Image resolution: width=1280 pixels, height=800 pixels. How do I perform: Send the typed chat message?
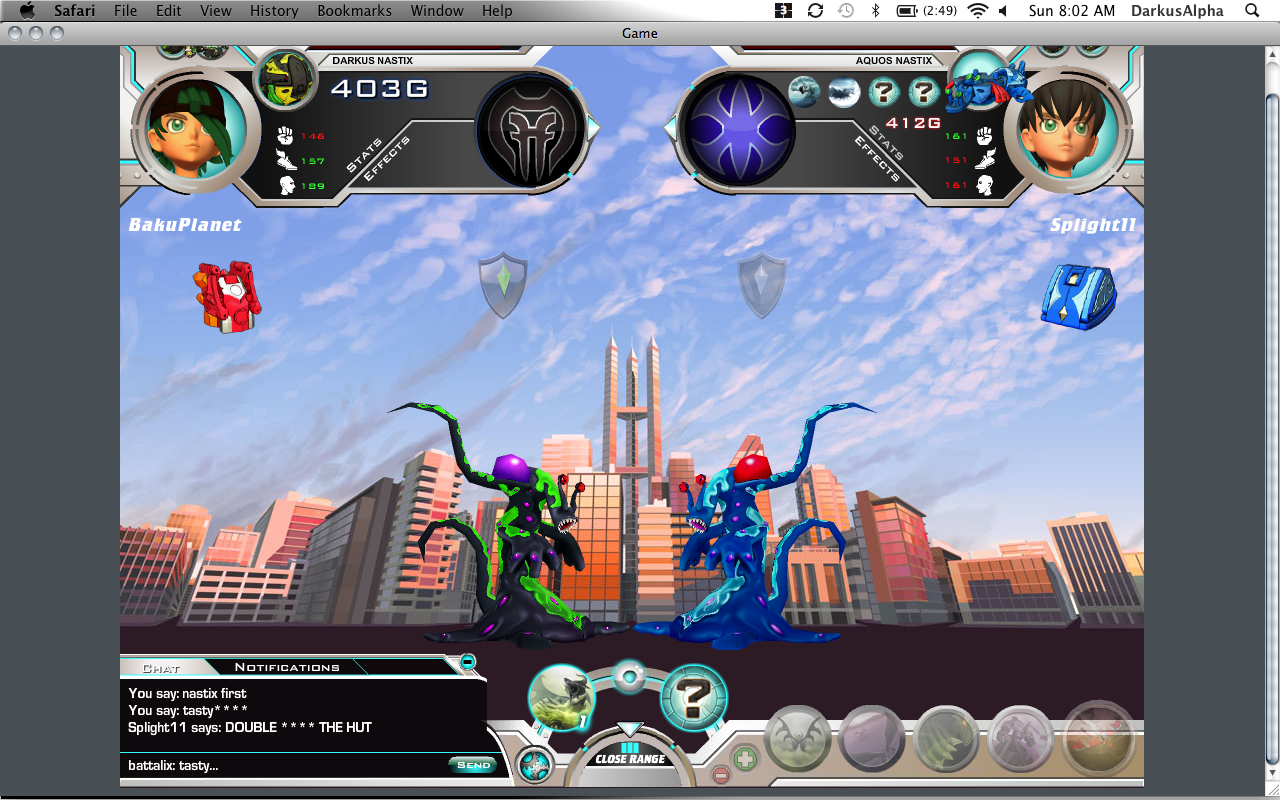473,765
